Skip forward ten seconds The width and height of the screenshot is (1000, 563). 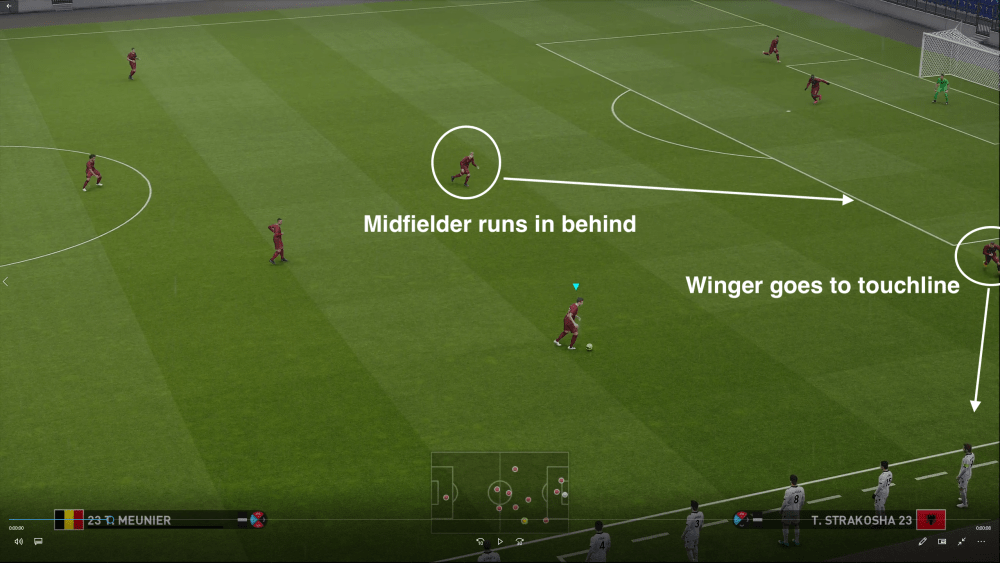[520, 541]
